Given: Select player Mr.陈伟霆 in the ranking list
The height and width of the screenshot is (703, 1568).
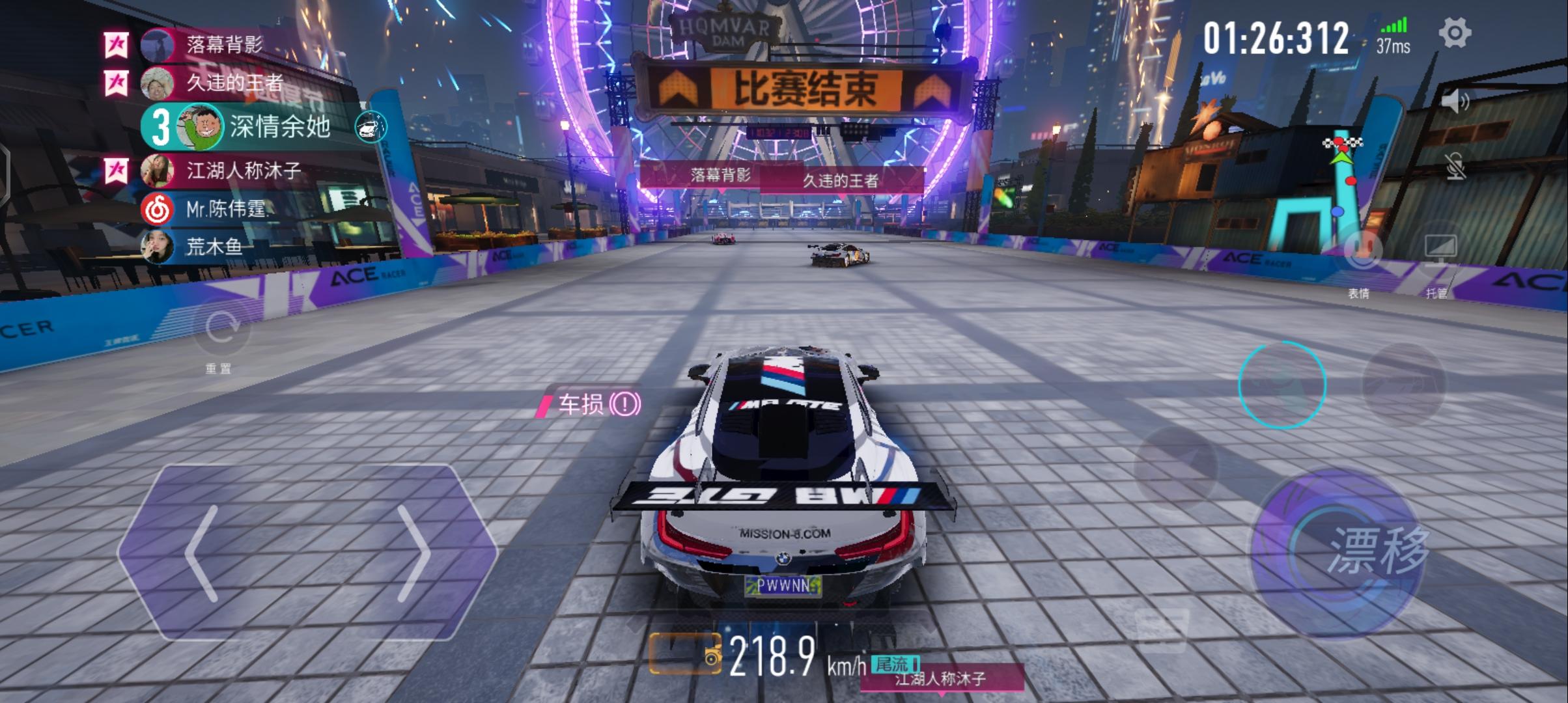Looking at the screenshot, I should [x=225, y=209].
